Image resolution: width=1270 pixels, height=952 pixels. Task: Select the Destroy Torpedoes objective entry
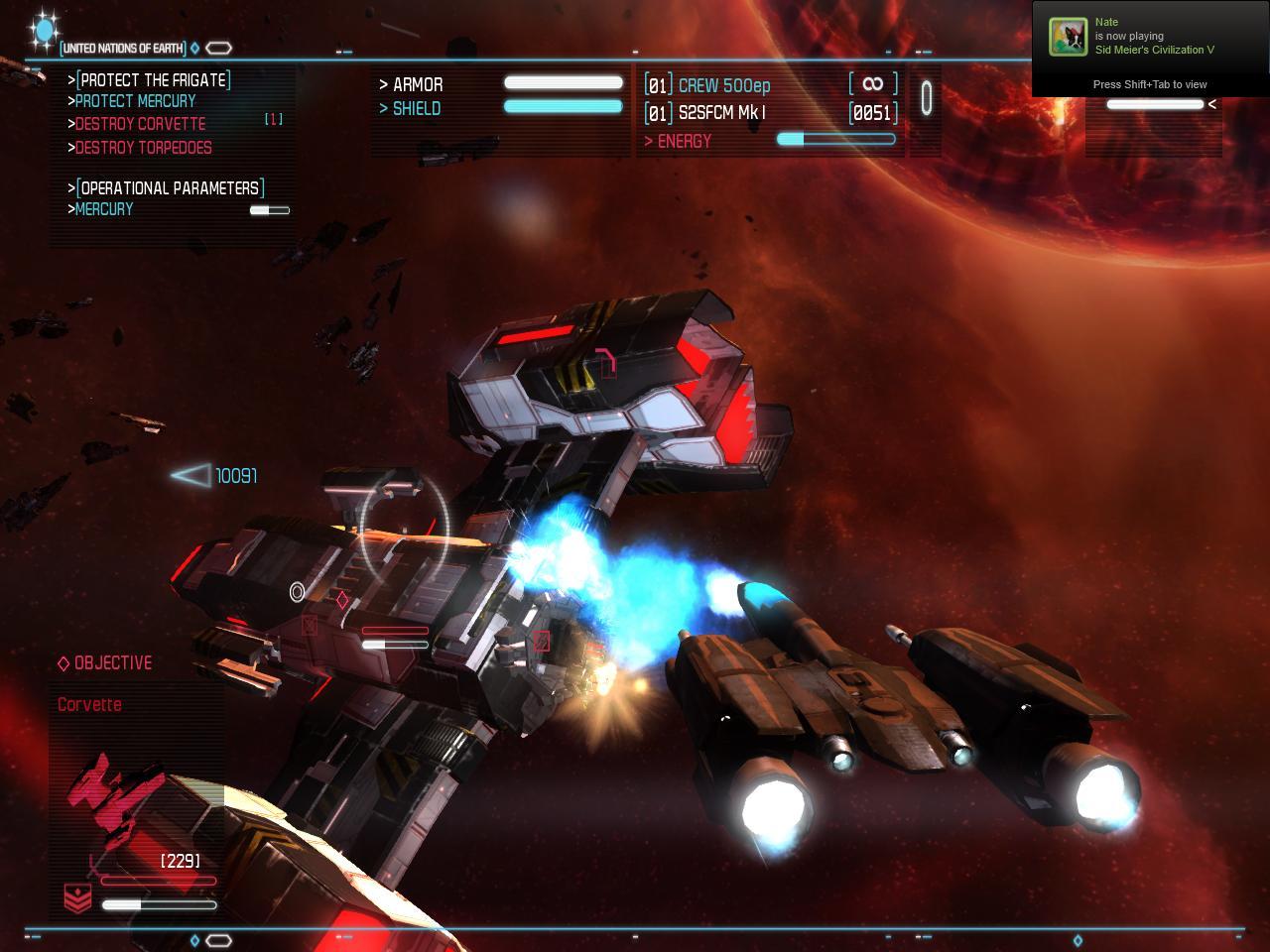tap(143, 148)
